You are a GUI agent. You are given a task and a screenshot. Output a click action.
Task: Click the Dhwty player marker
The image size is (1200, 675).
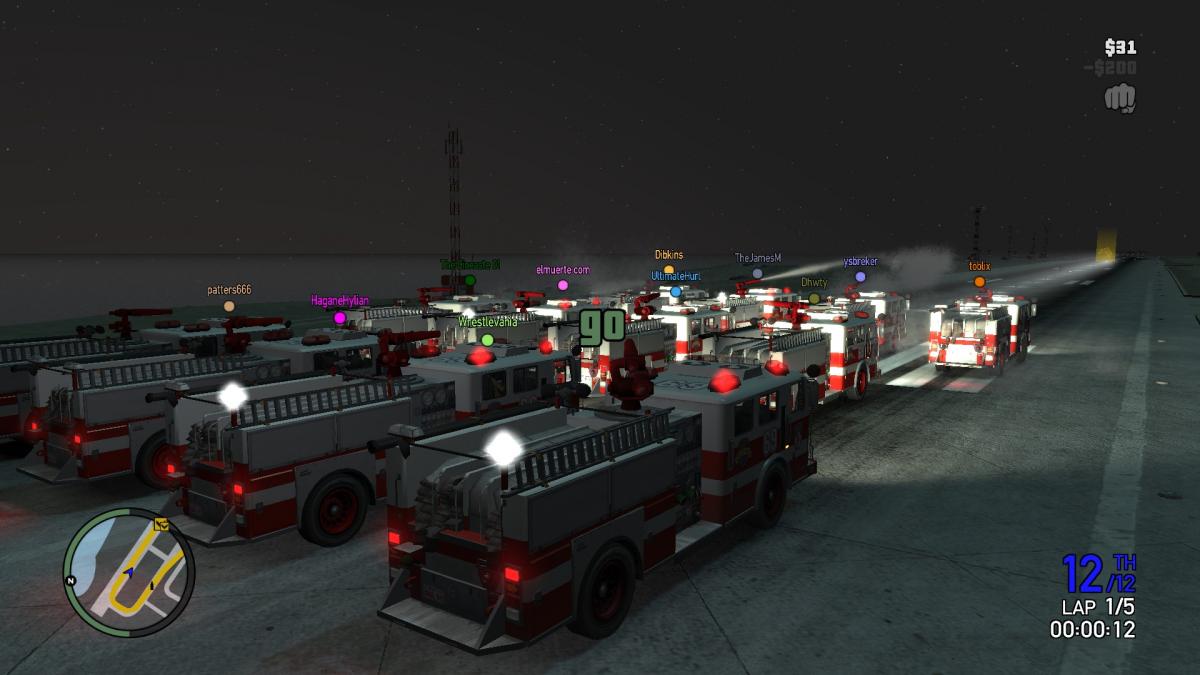tap(814, 298)
